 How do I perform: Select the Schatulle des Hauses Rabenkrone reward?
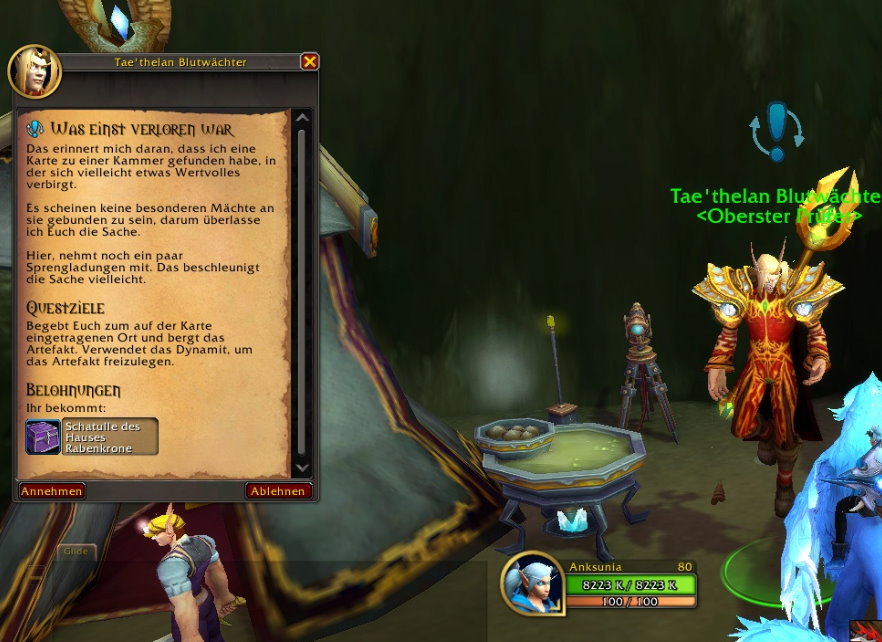92,436
